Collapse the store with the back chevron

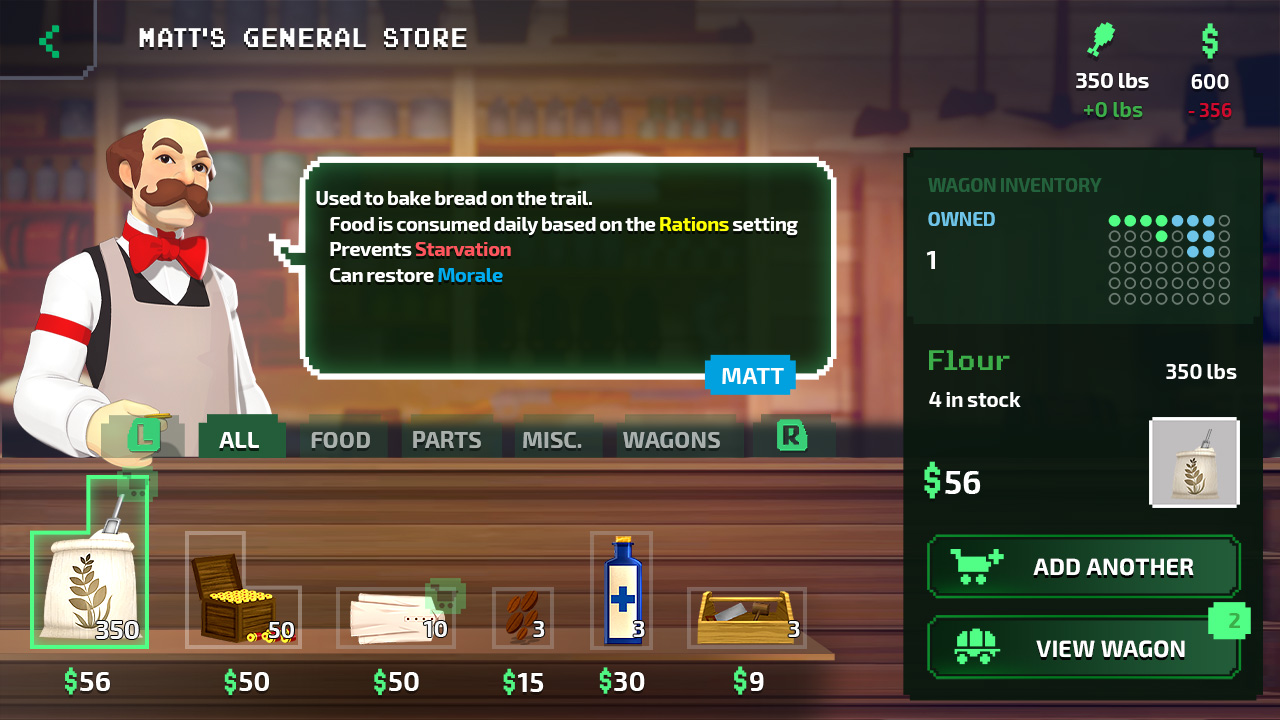[x=47, y=40]
